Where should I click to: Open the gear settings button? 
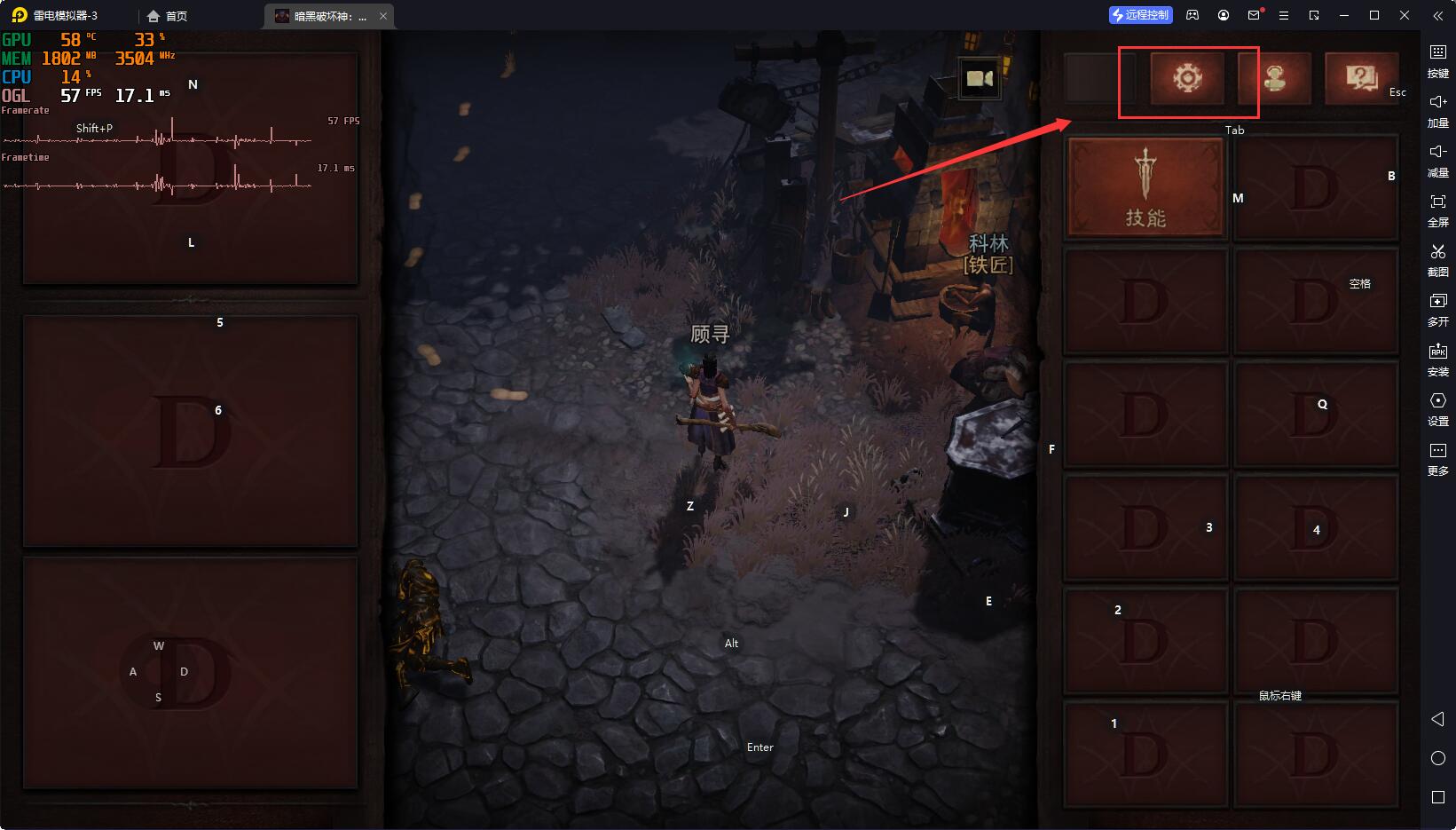pos(1187,78)
